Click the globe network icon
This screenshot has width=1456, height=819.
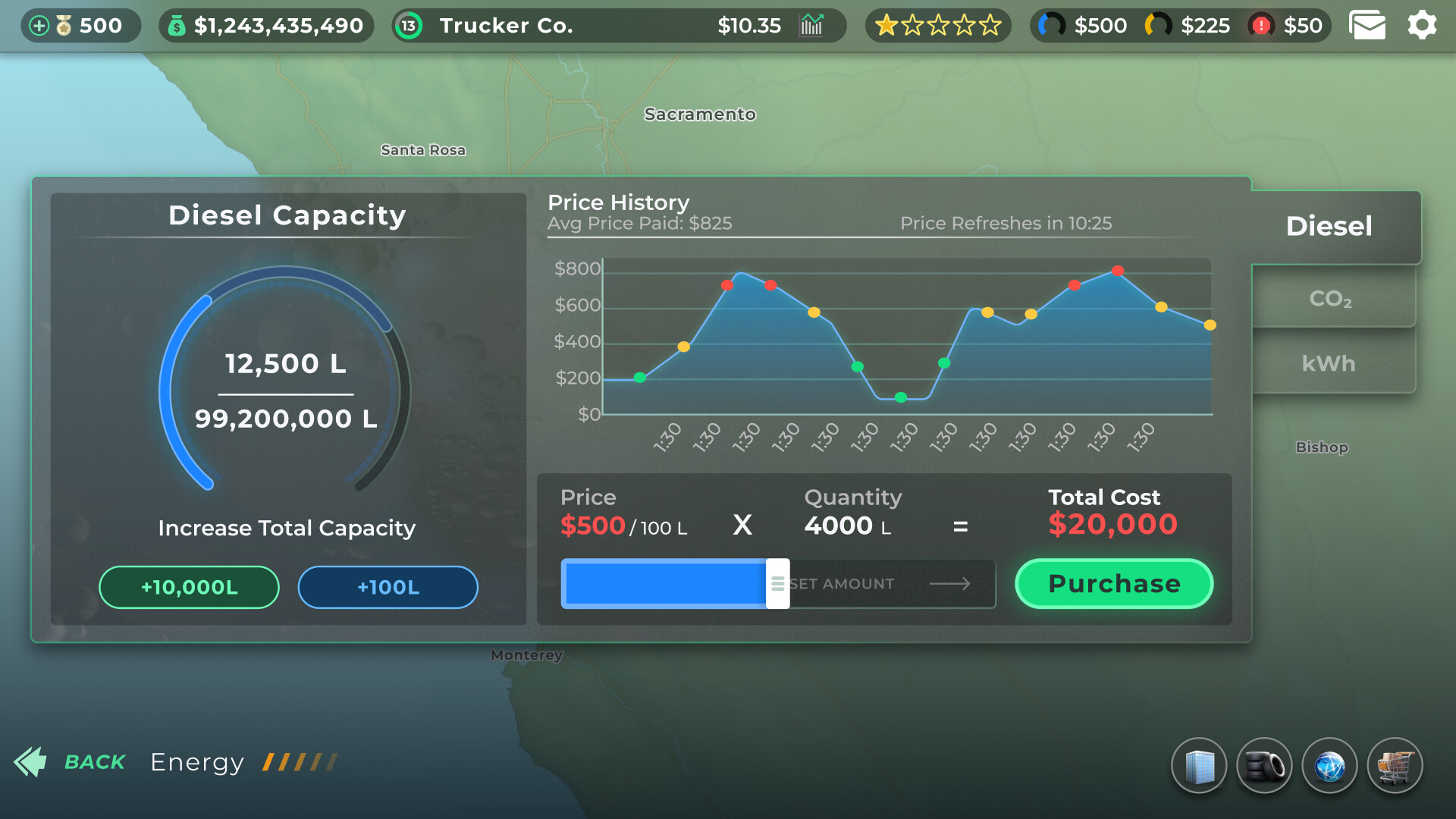[x=1329, y=765]
